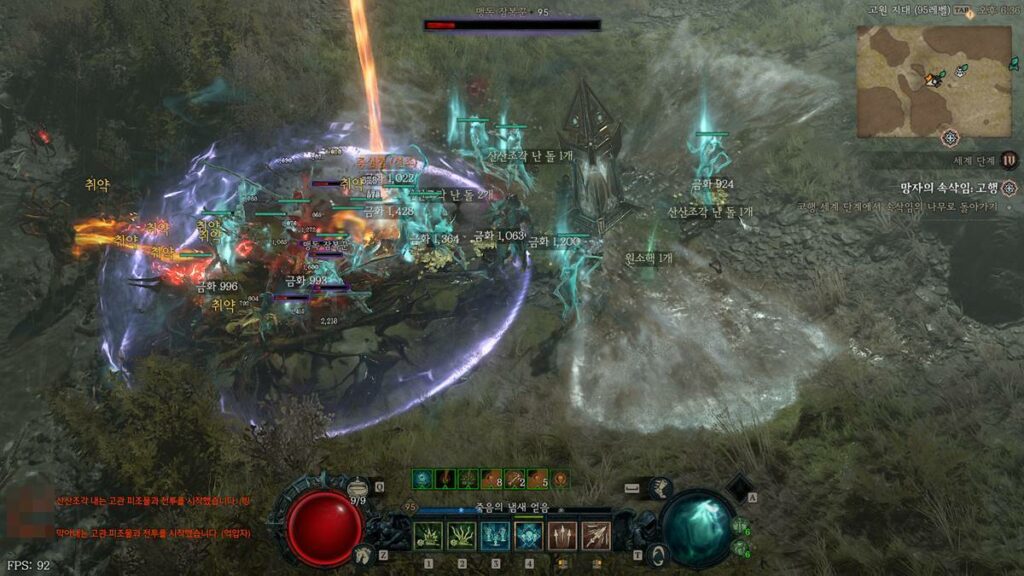
Task: Click the level 95 badge
Action: click(408, 507)
